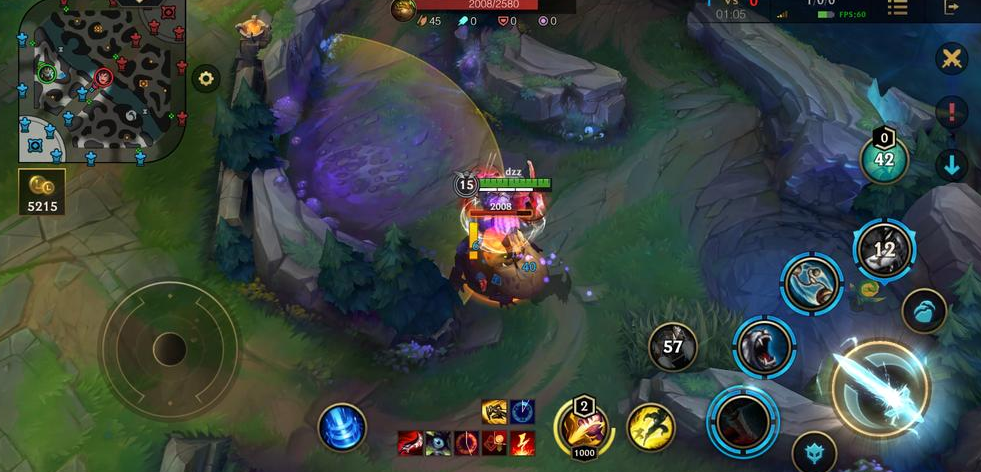
Task: Open the shop via the gold button
Action: [42, 192]
